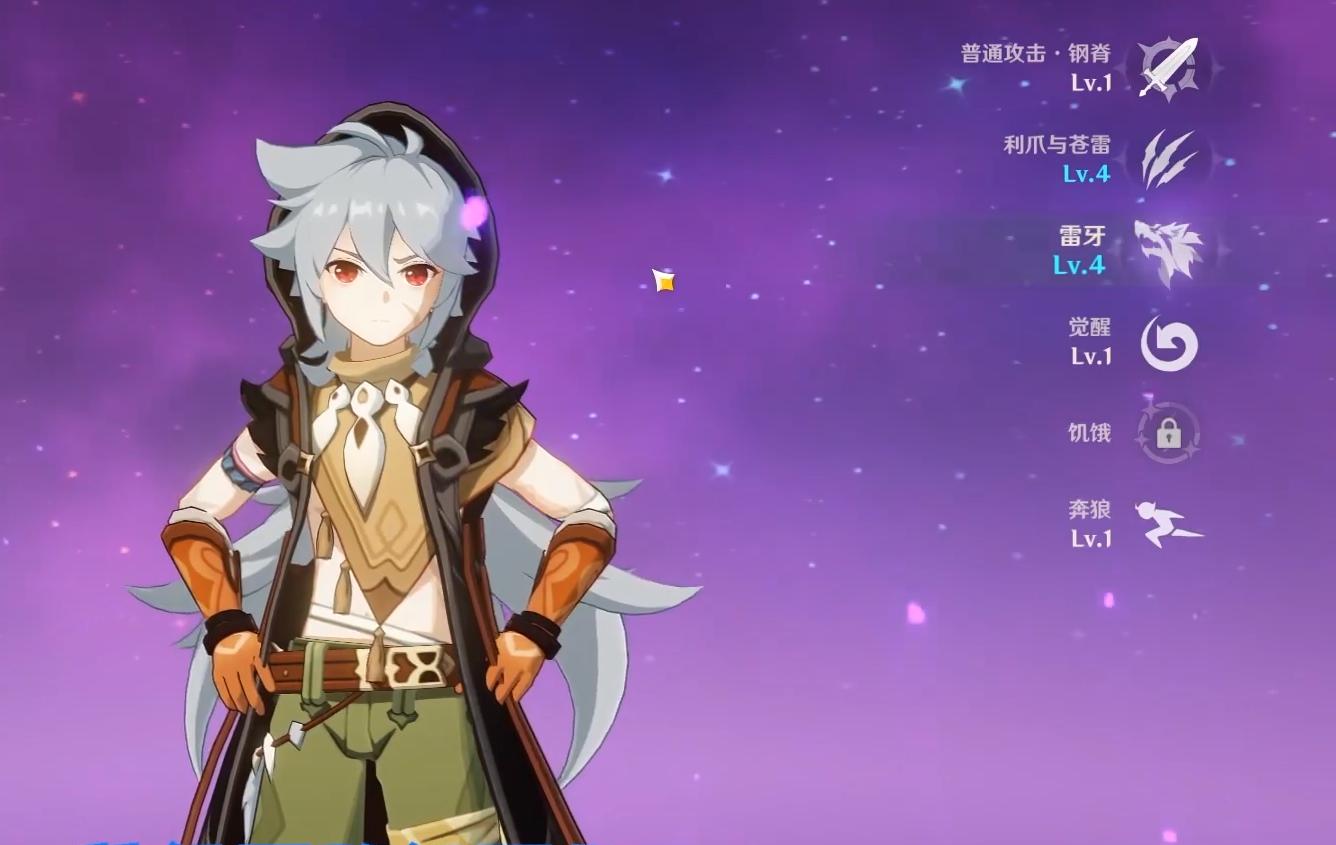Click the blue Lv.4 under 利爪与苍雷

pos(1085,173)
